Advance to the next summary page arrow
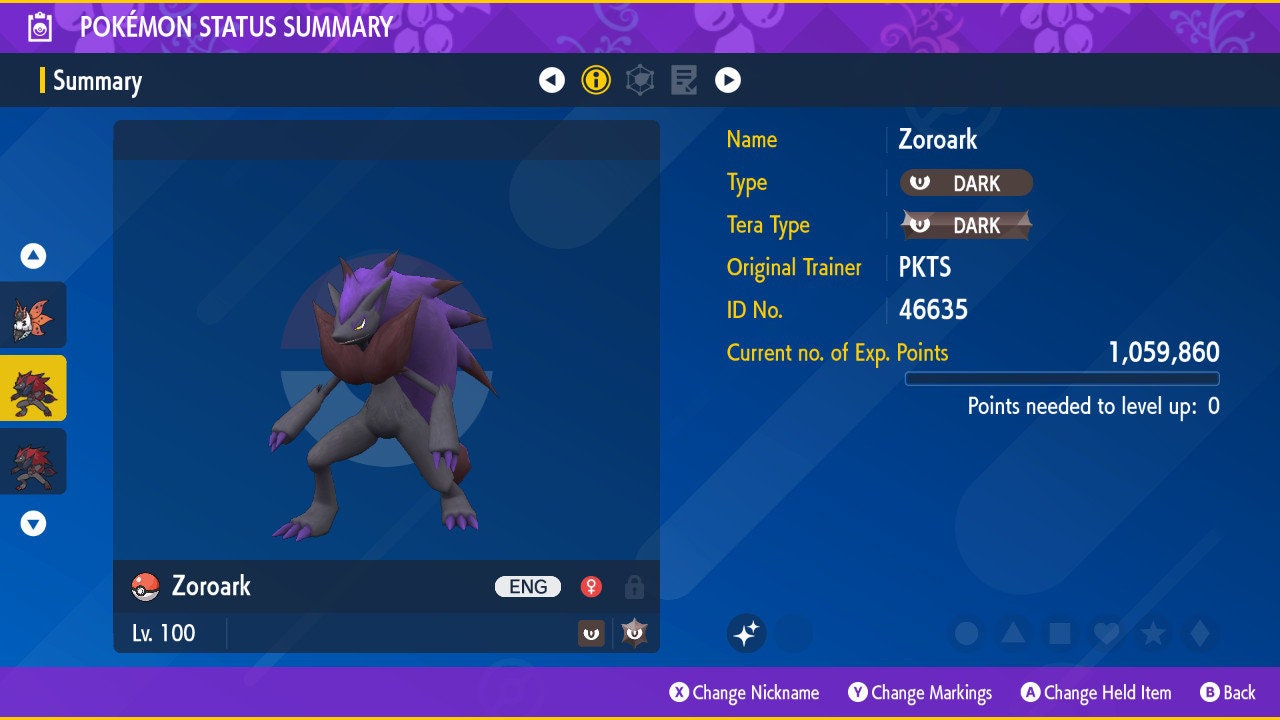Screen dimensions: 1280x720 coord(728,80)
